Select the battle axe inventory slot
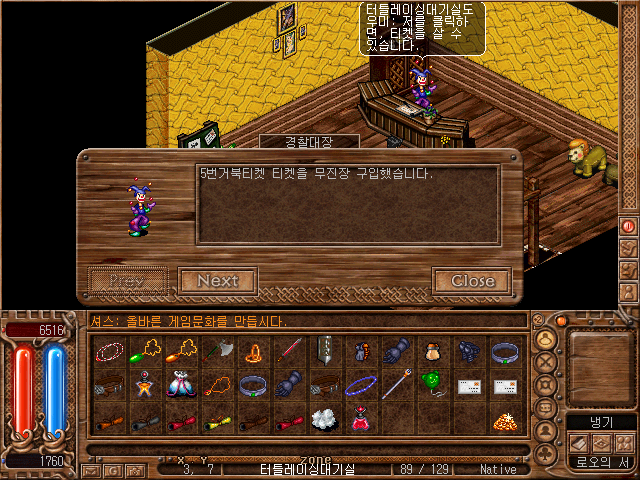The width and height of the screenshot is (640, 480). click(219, 351)
